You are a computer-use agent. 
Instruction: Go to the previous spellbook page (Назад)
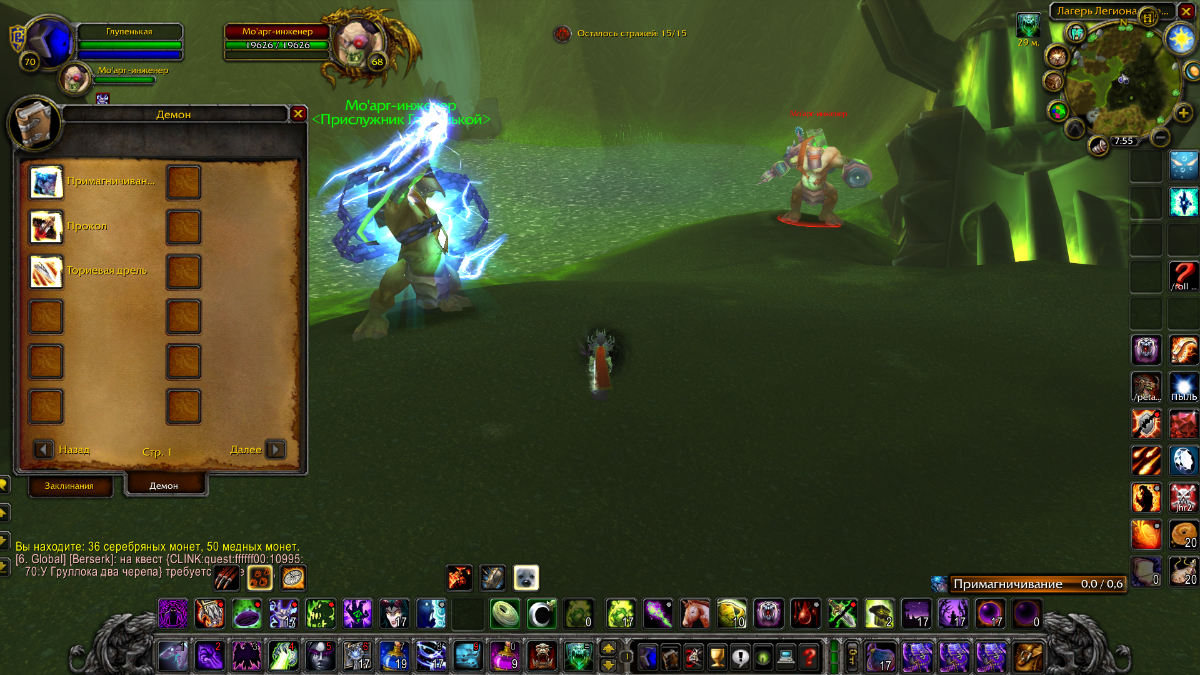[44, 450]
